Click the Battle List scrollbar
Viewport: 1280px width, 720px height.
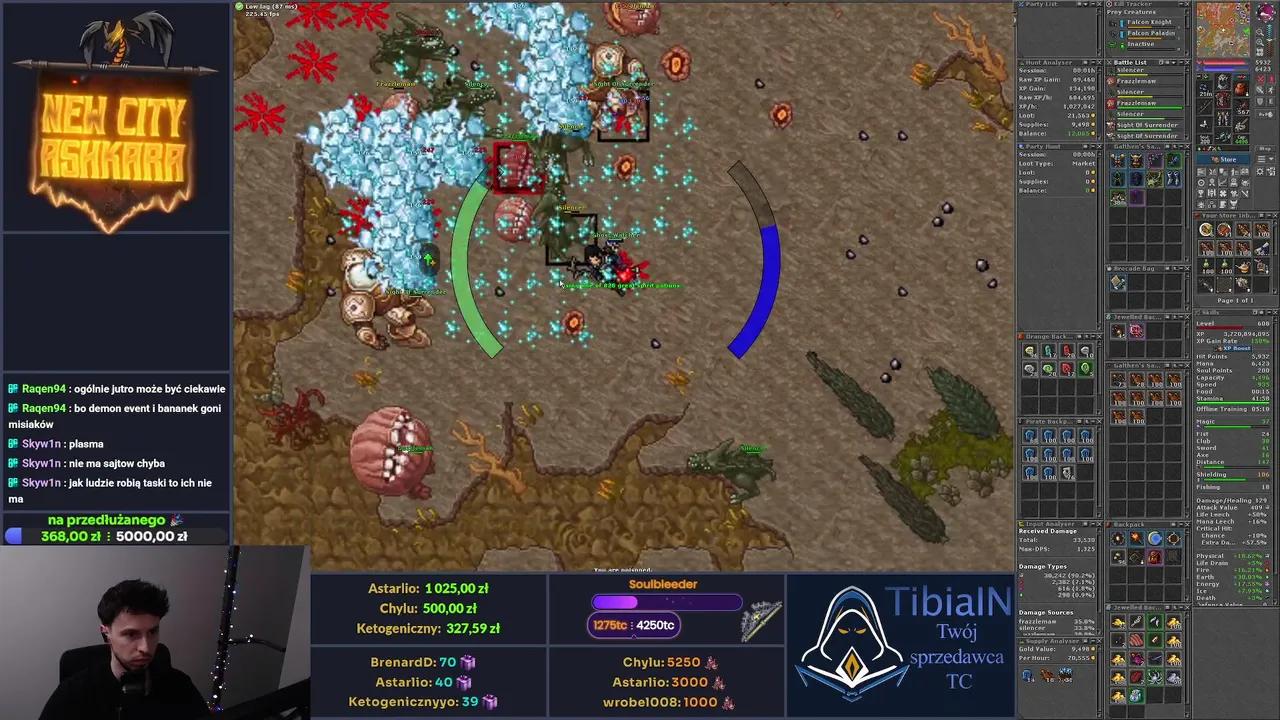[x=1186, y=100]
